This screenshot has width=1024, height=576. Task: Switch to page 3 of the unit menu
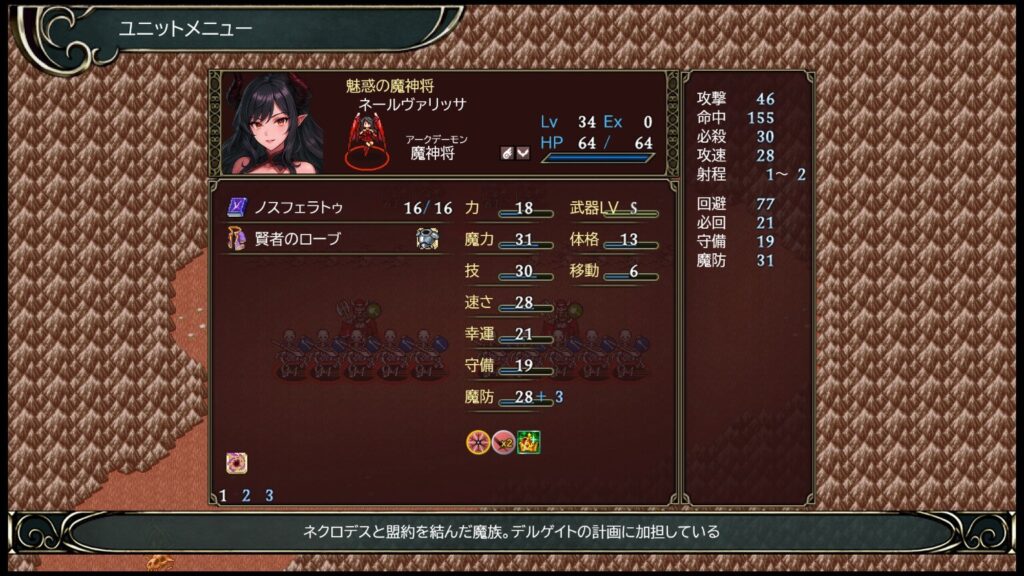(269, 495)
